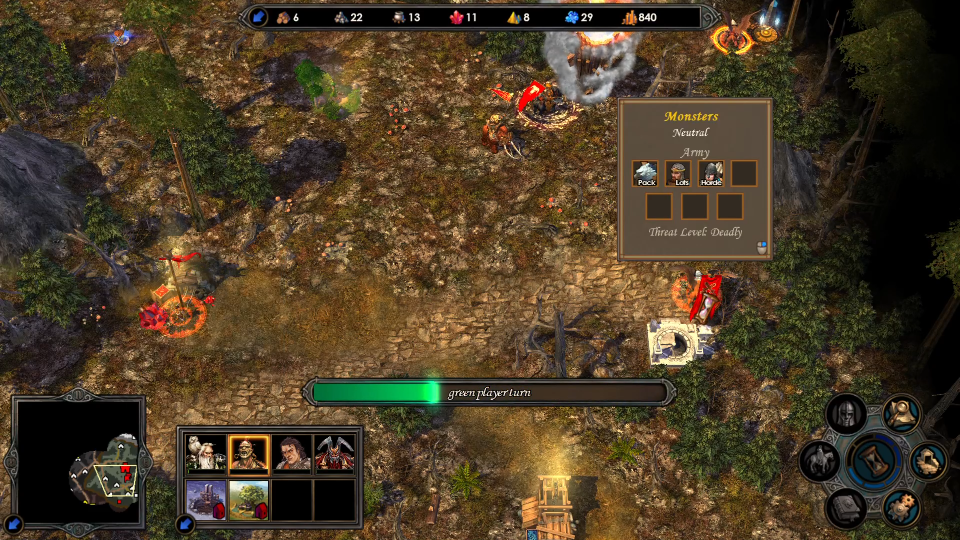Image resolution: width=960 pixels, height=540 pixels.
Task: Collapse the minimap with its blue arrow
Action: (x=14, y=523)
